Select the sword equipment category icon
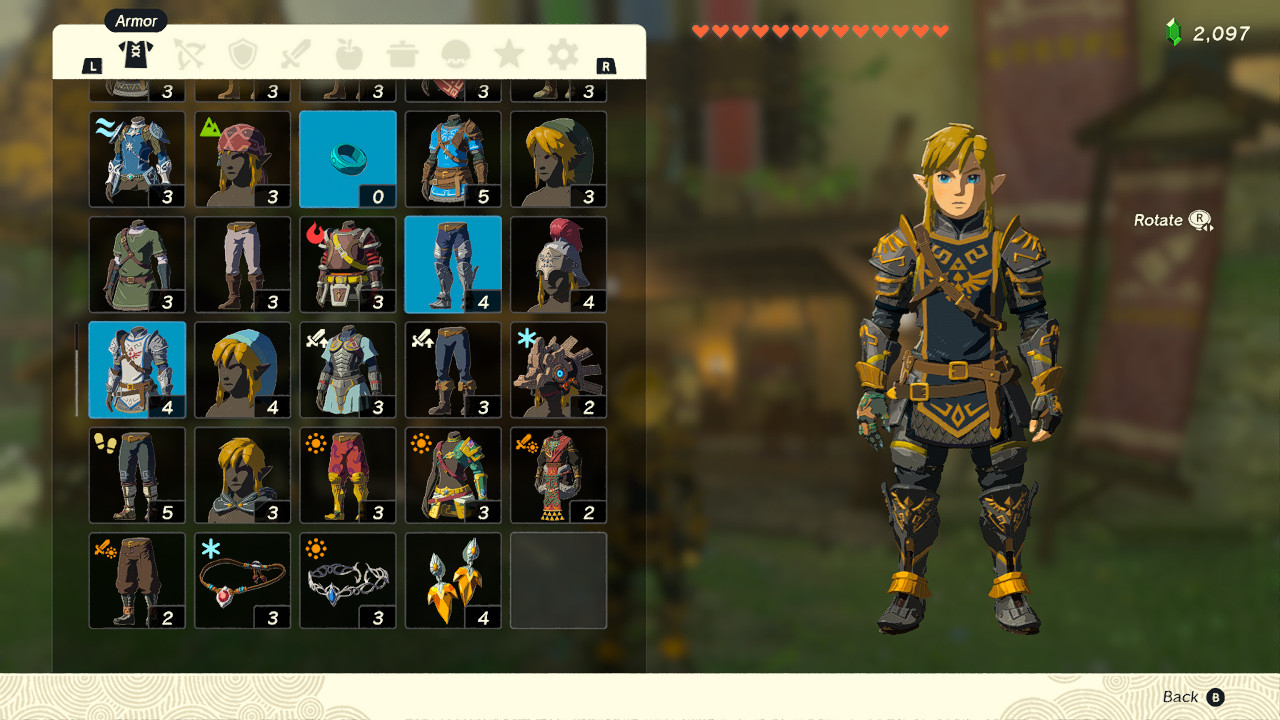 296,55
